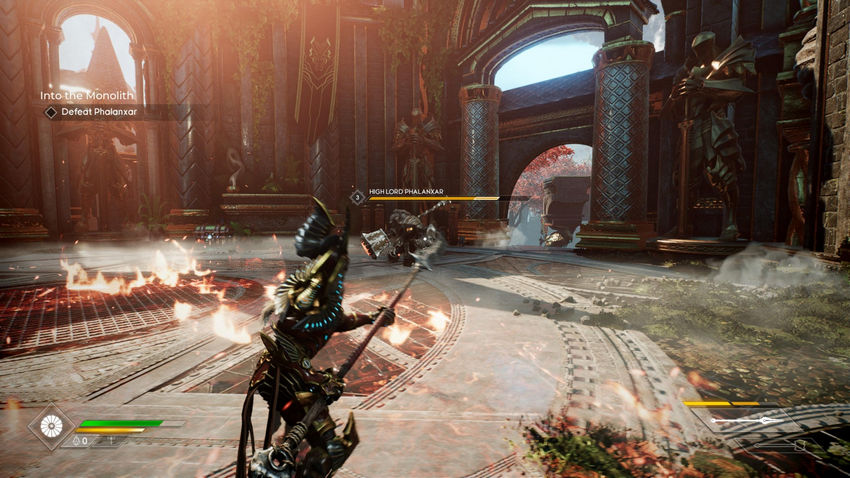Activate the round shield ability icon
Viewport: 850px width, 478px height.
point(49,425)
